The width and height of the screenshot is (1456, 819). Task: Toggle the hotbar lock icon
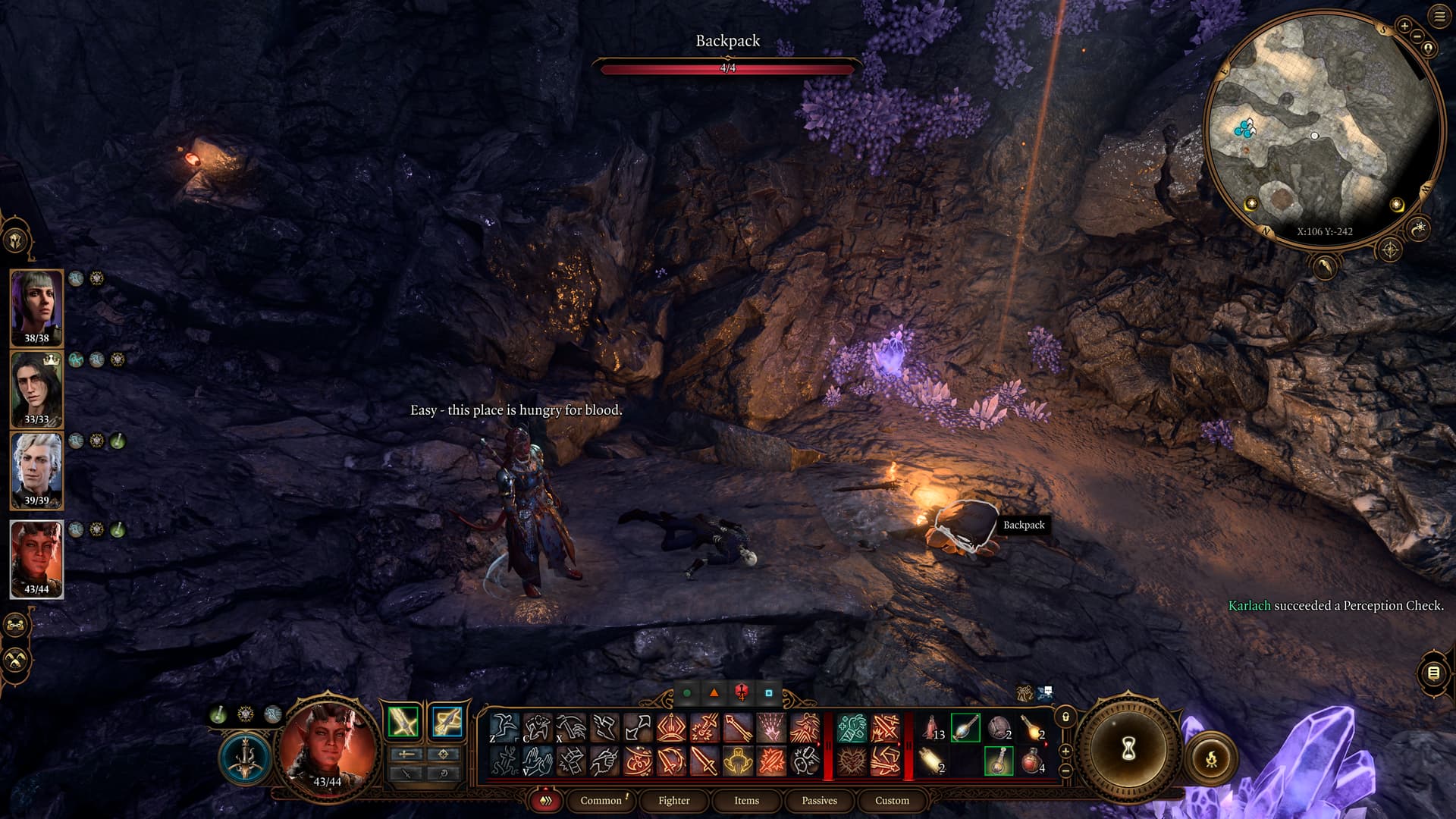(x=1065, y=717)
